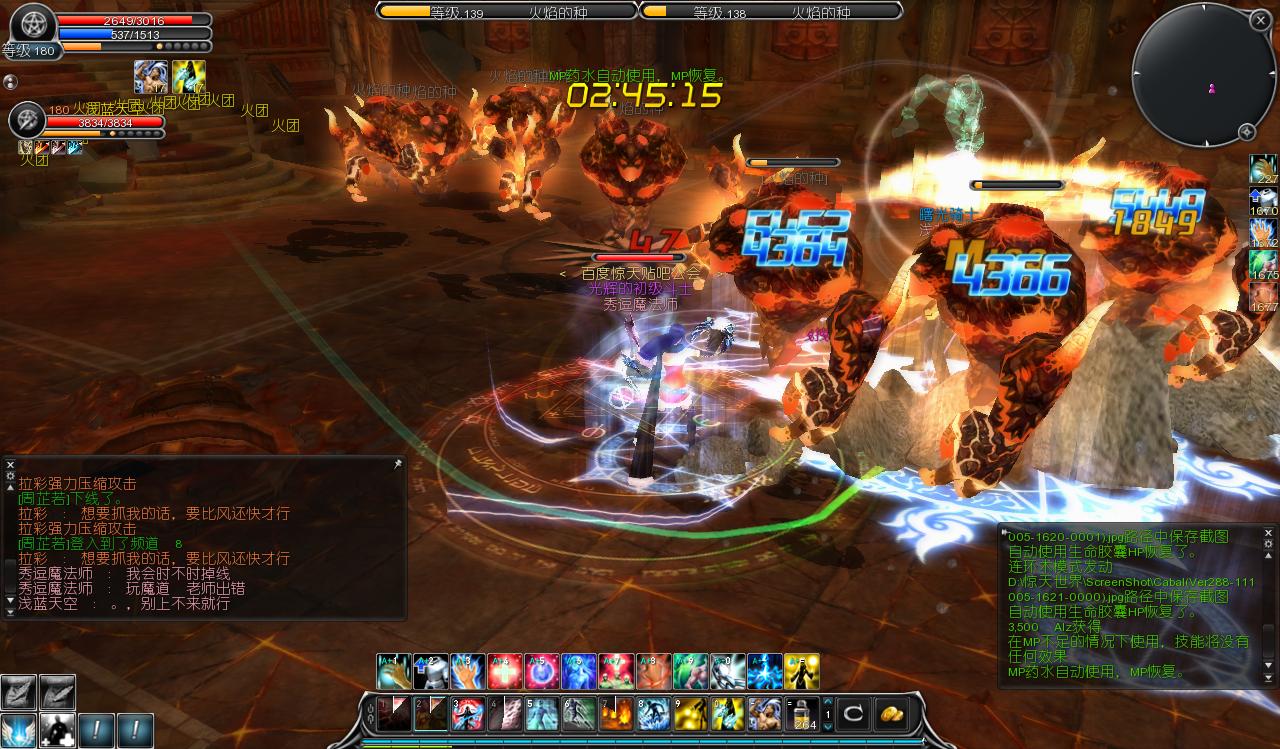Image resolution: width=1280 pixels, height=749 pixels.
Task: Switch hotbar page with the up arrow
Action: [x=828, y=702]
